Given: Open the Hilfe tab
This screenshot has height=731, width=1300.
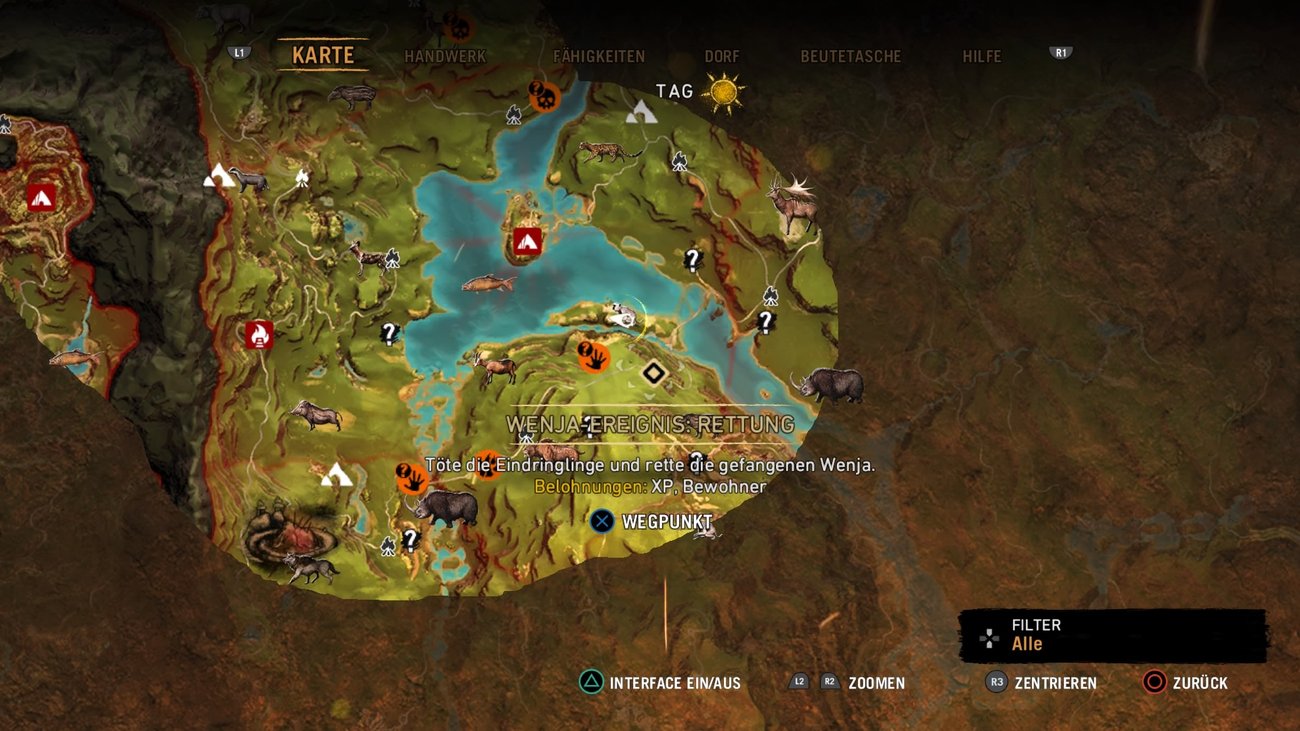Looking at the screenshot, I should tap(981, 57).
